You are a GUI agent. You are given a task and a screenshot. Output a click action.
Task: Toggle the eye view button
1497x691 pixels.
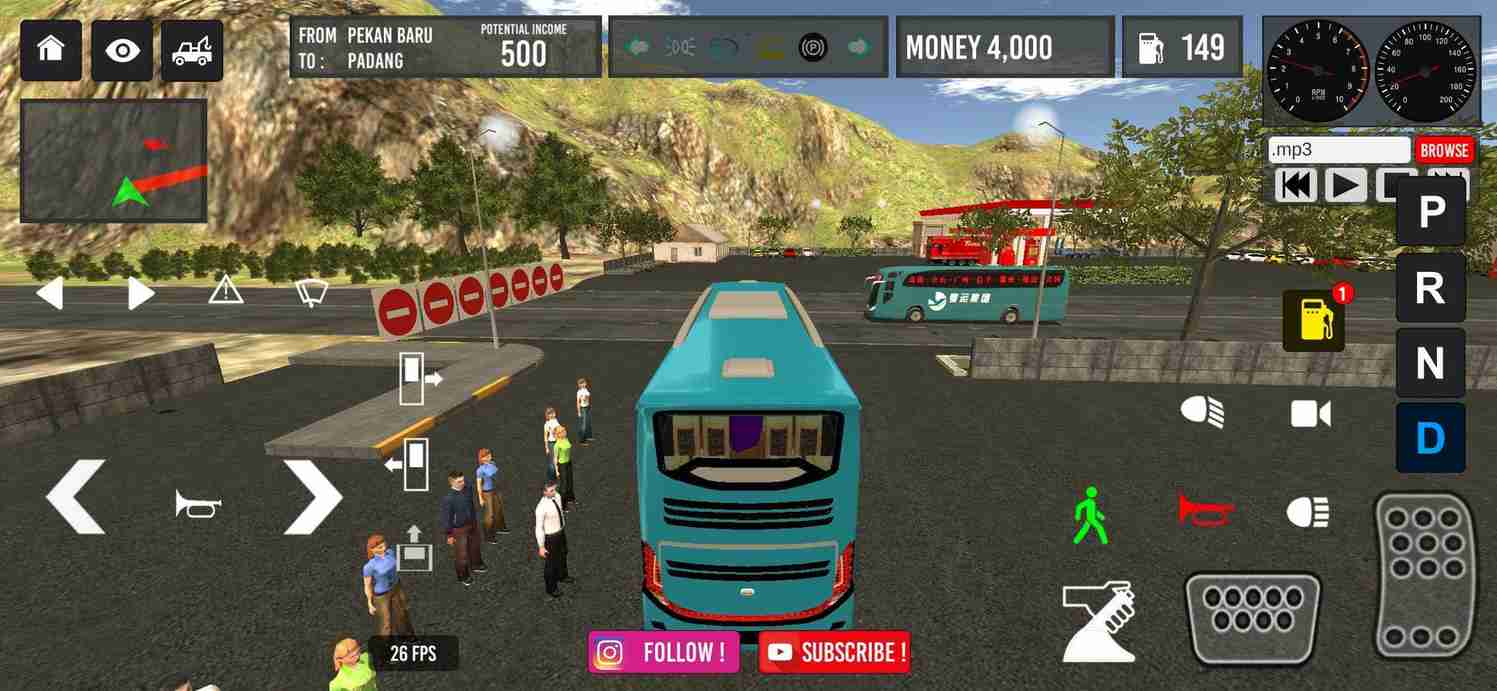(x=122, y=50)
